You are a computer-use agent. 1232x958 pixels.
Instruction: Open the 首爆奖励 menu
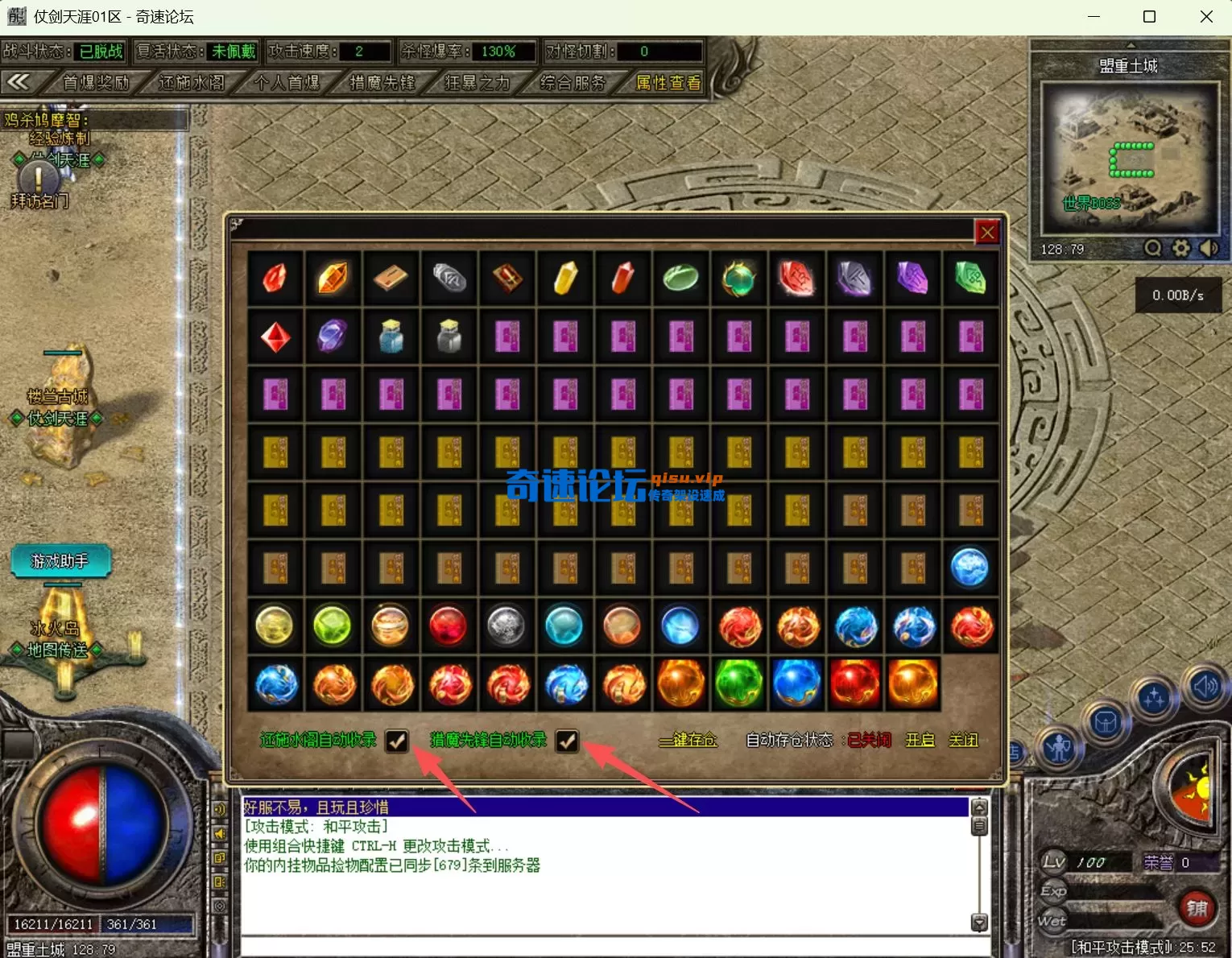pos(96,82)
